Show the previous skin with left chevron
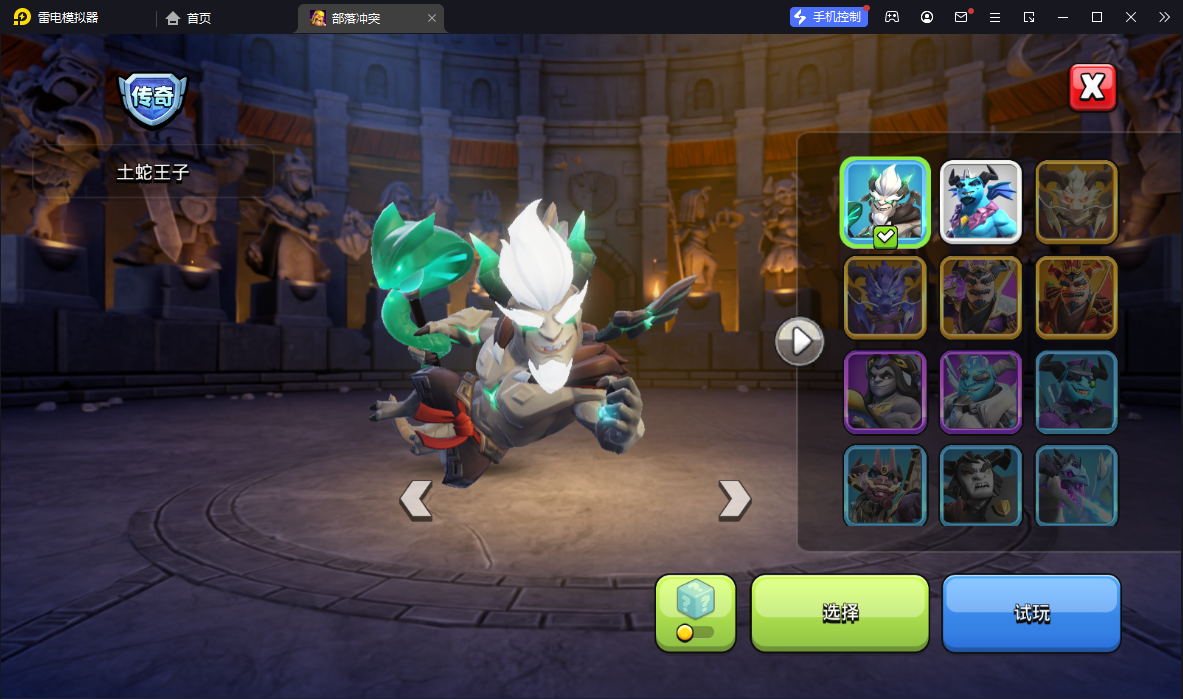Image resolution: width=1183 pixels, height=699 pixels. [416, 499]
